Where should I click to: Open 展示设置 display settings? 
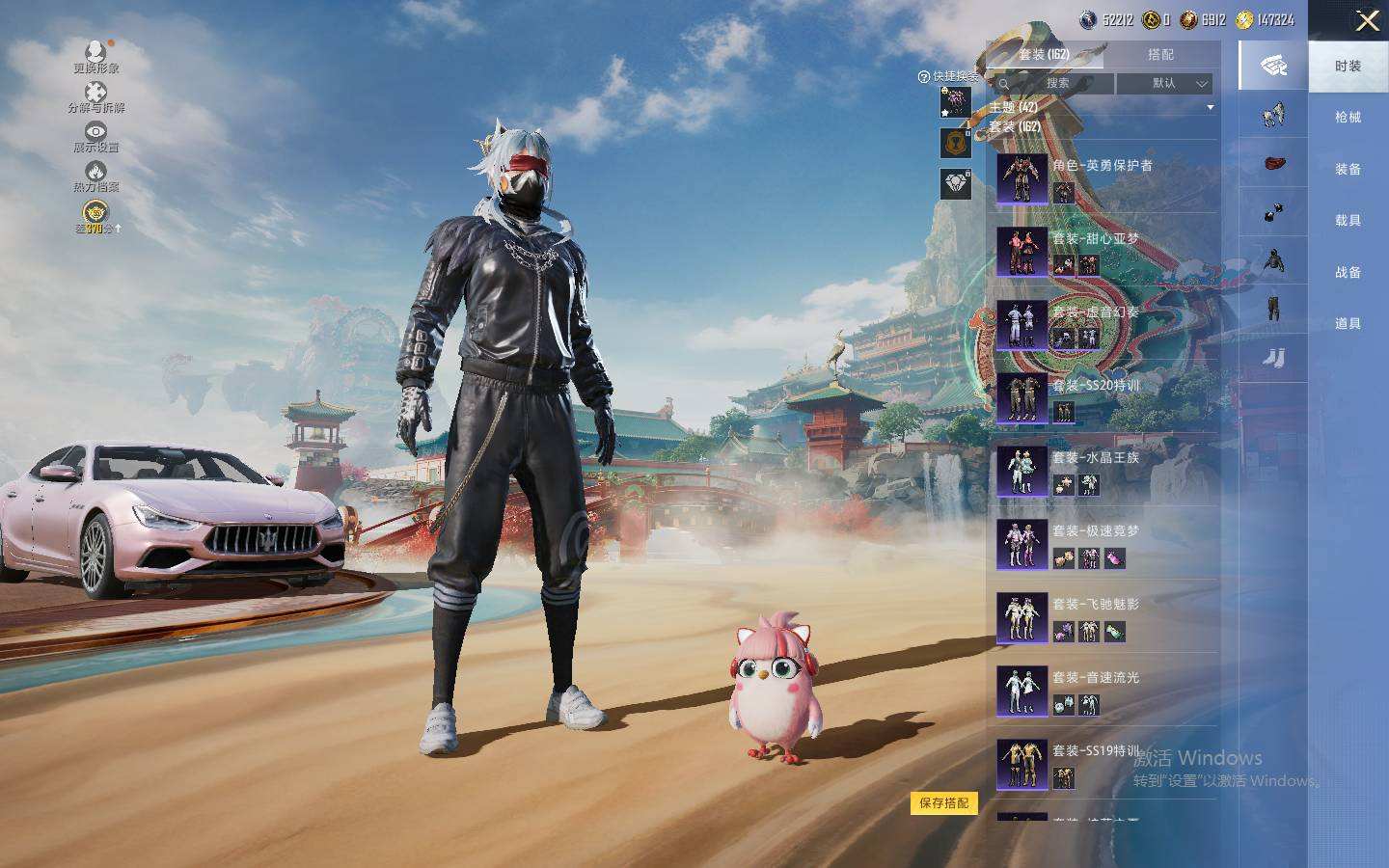point(95,136)
